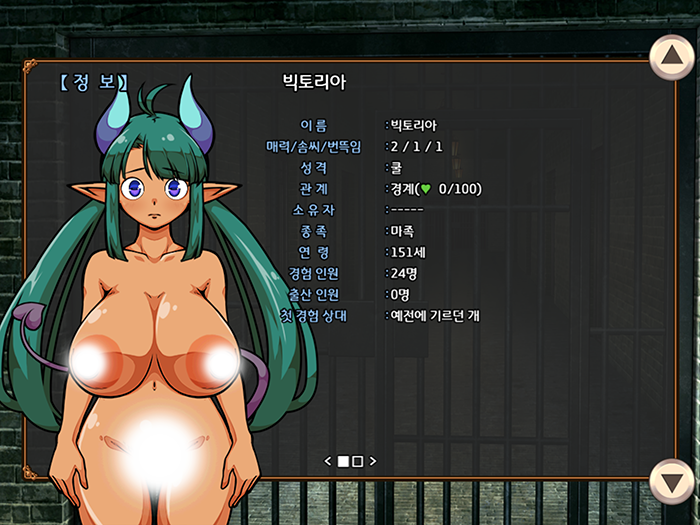
Task: Click the round up arrow button
Action: click(672, 58)
